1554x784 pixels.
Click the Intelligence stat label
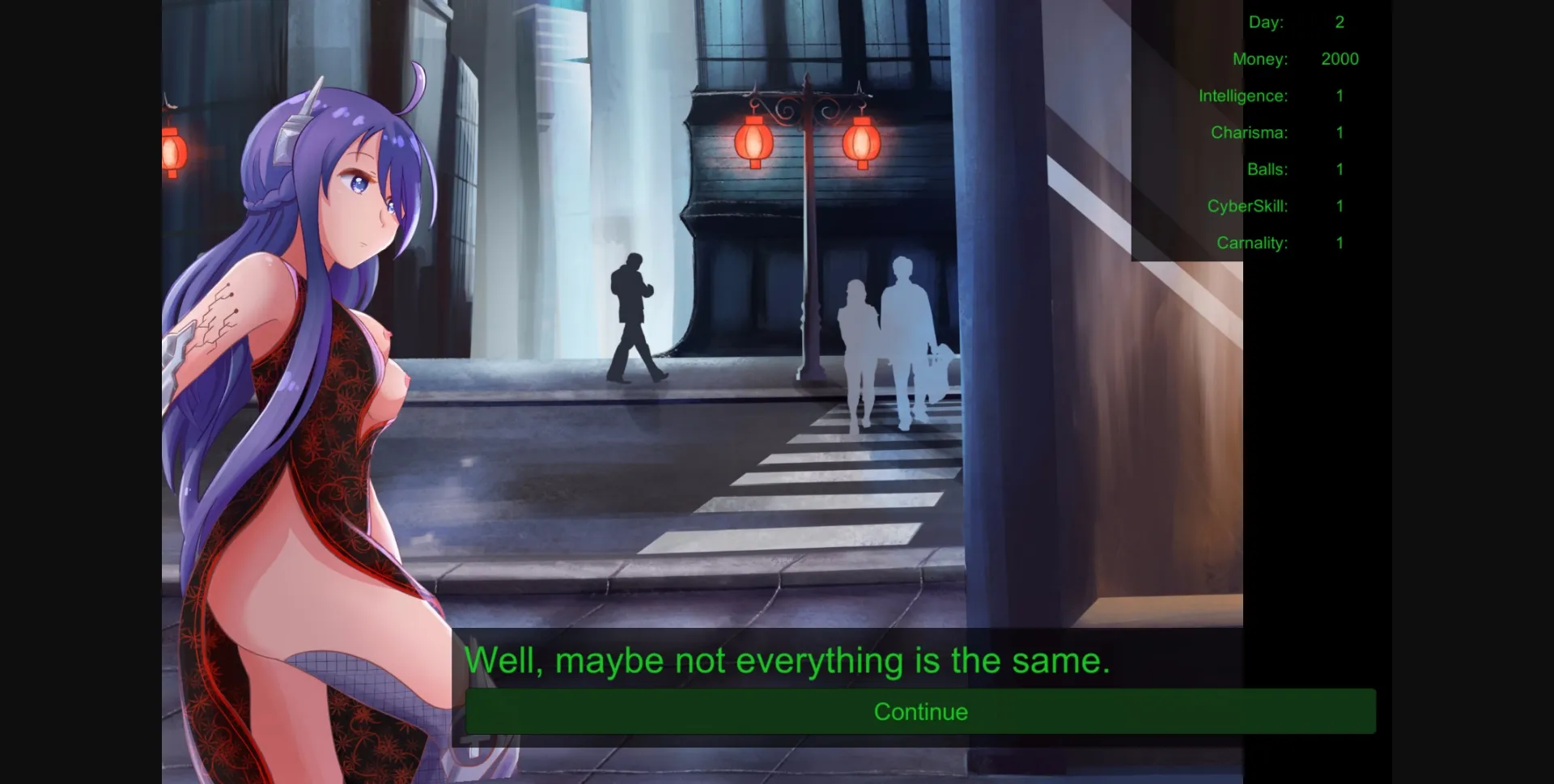[1244, 95]
